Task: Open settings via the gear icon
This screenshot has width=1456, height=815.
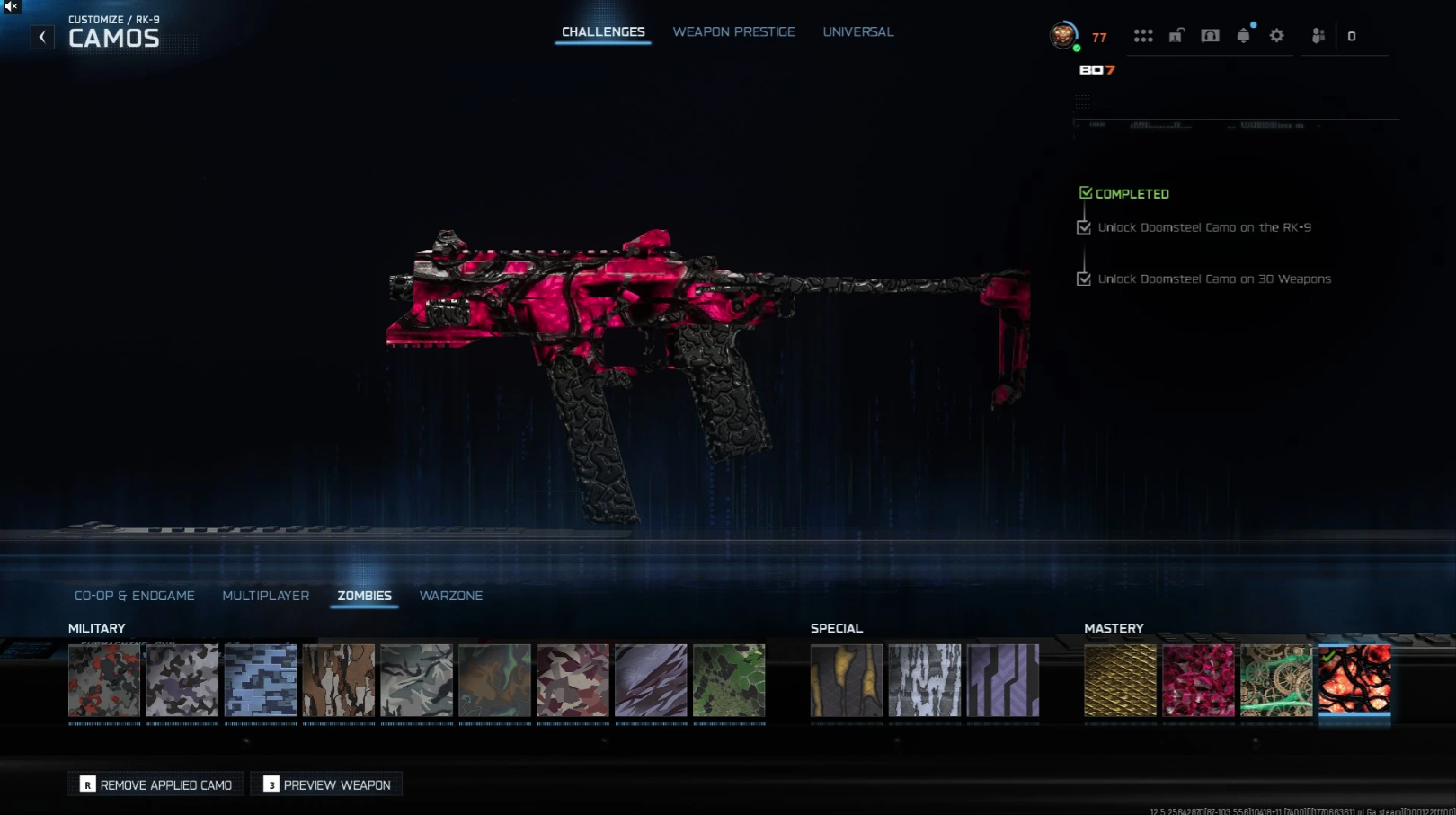Action: (x=1276, y=36)
